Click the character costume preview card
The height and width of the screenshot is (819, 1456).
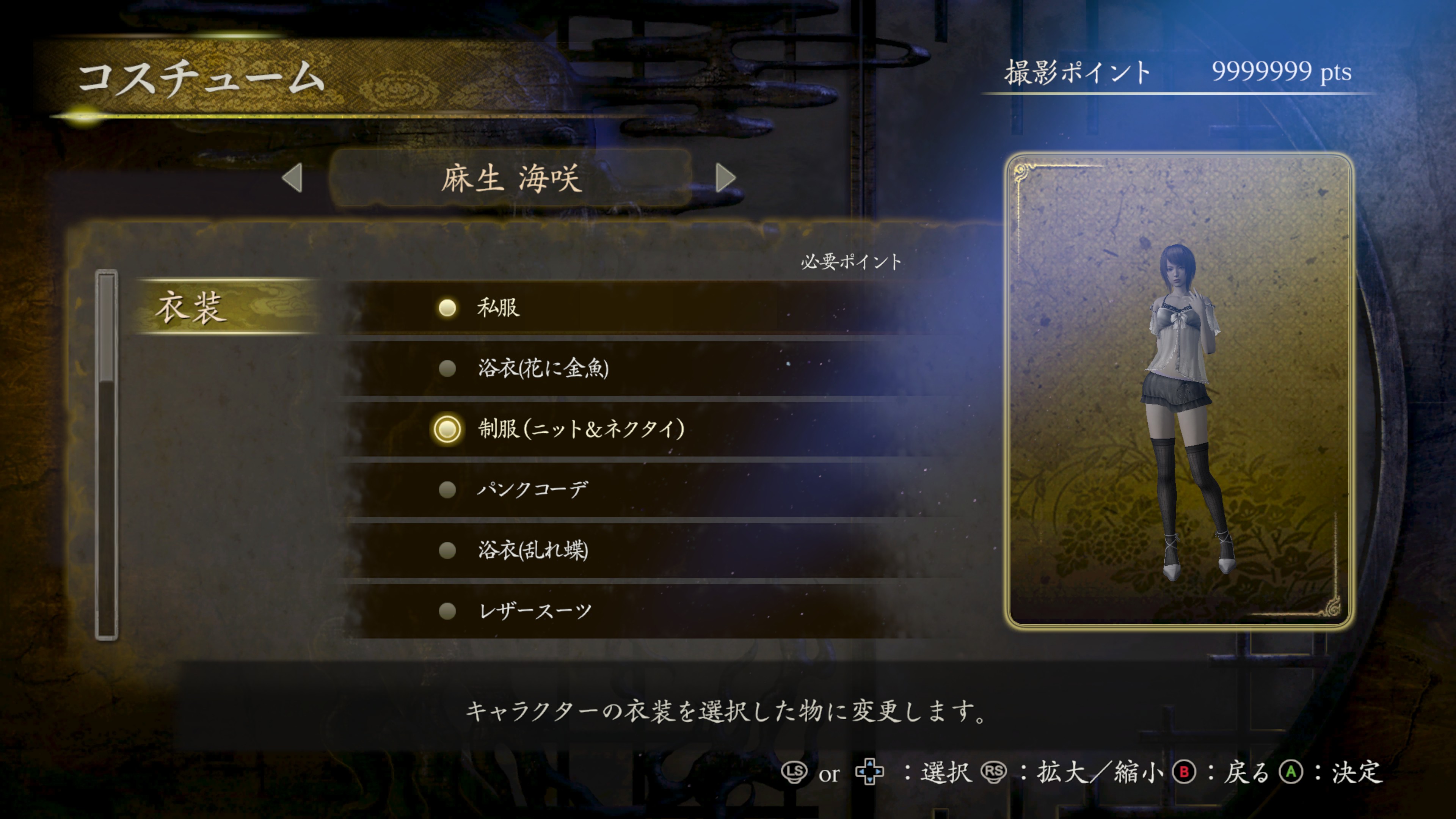(x=1178, y=390)
